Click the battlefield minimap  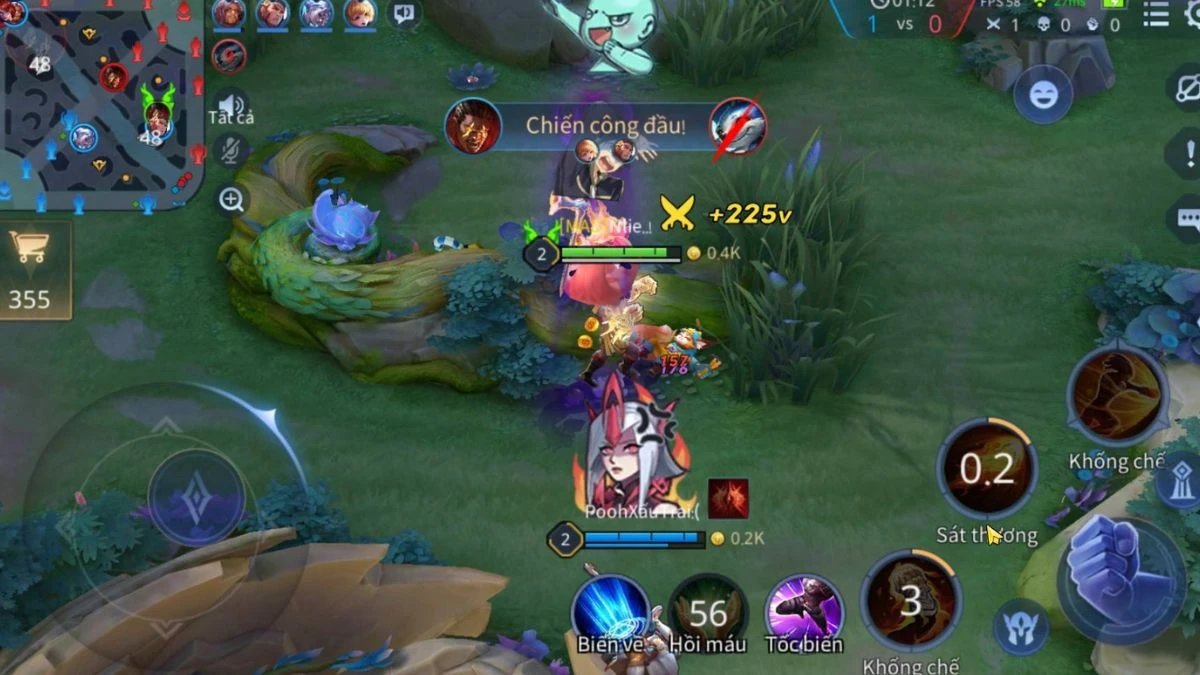click(100, 105)
